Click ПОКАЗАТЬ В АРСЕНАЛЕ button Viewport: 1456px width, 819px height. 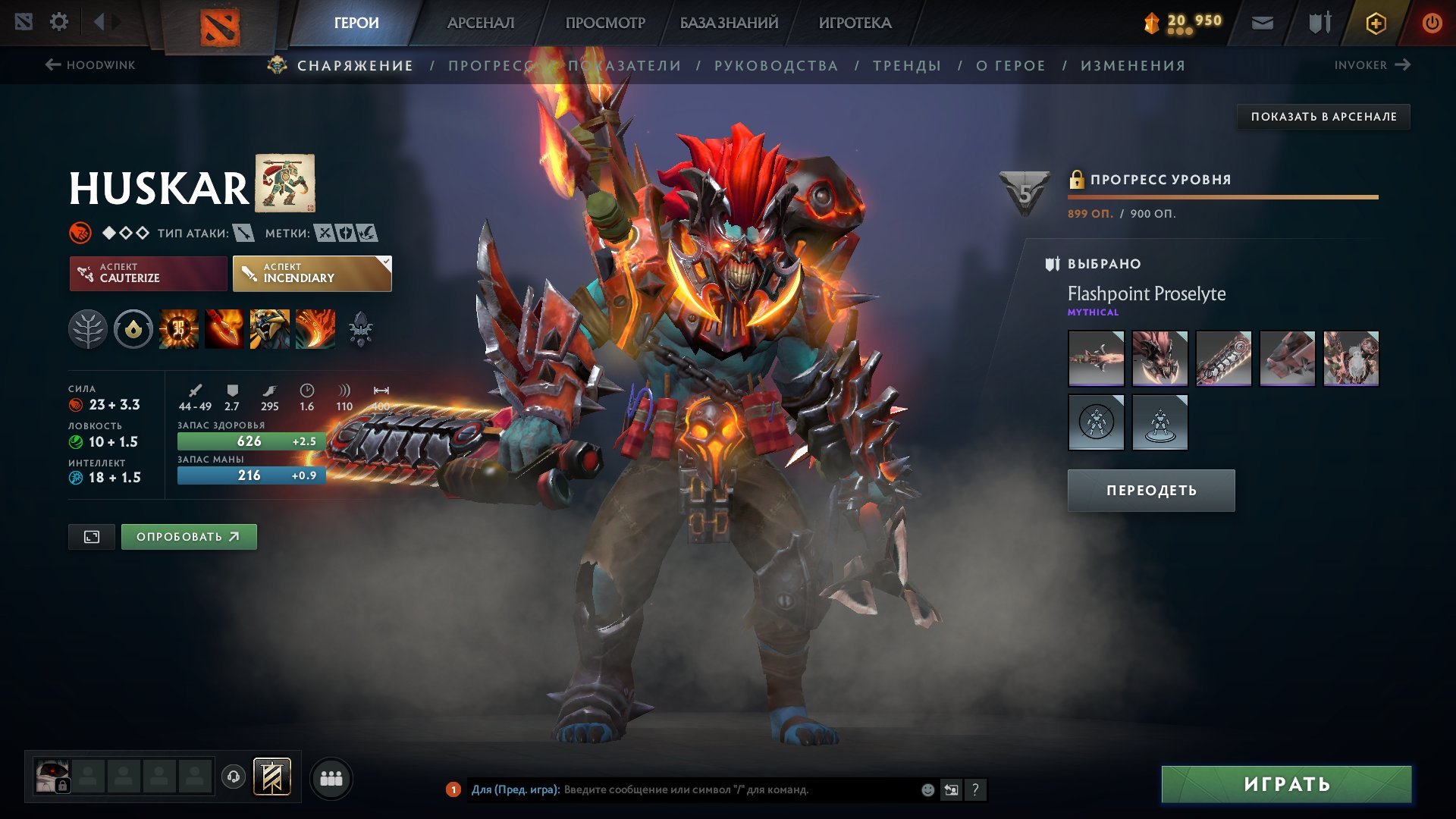1322,117
